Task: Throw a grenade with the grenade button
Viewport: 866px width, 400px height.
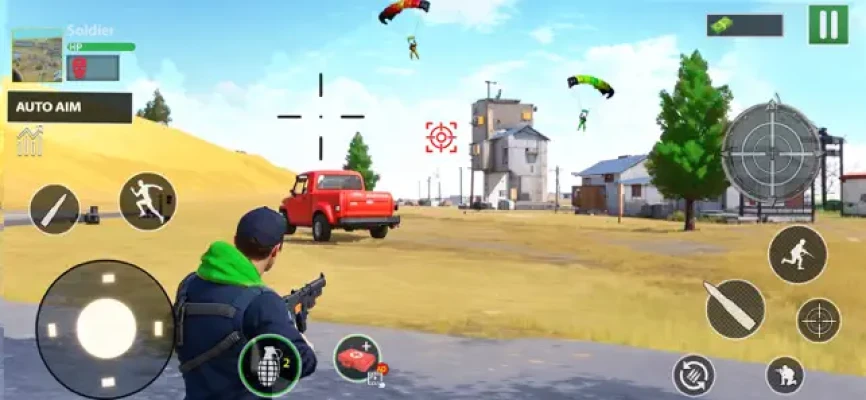Action: (x=269, y=365)
